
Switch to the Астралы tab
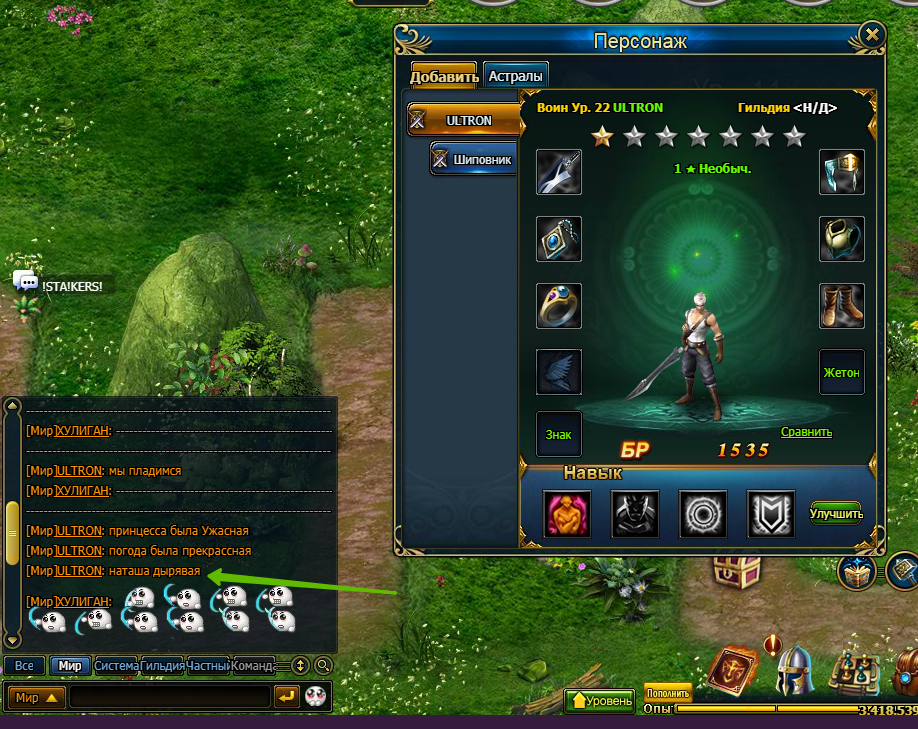tap(516, 76)
